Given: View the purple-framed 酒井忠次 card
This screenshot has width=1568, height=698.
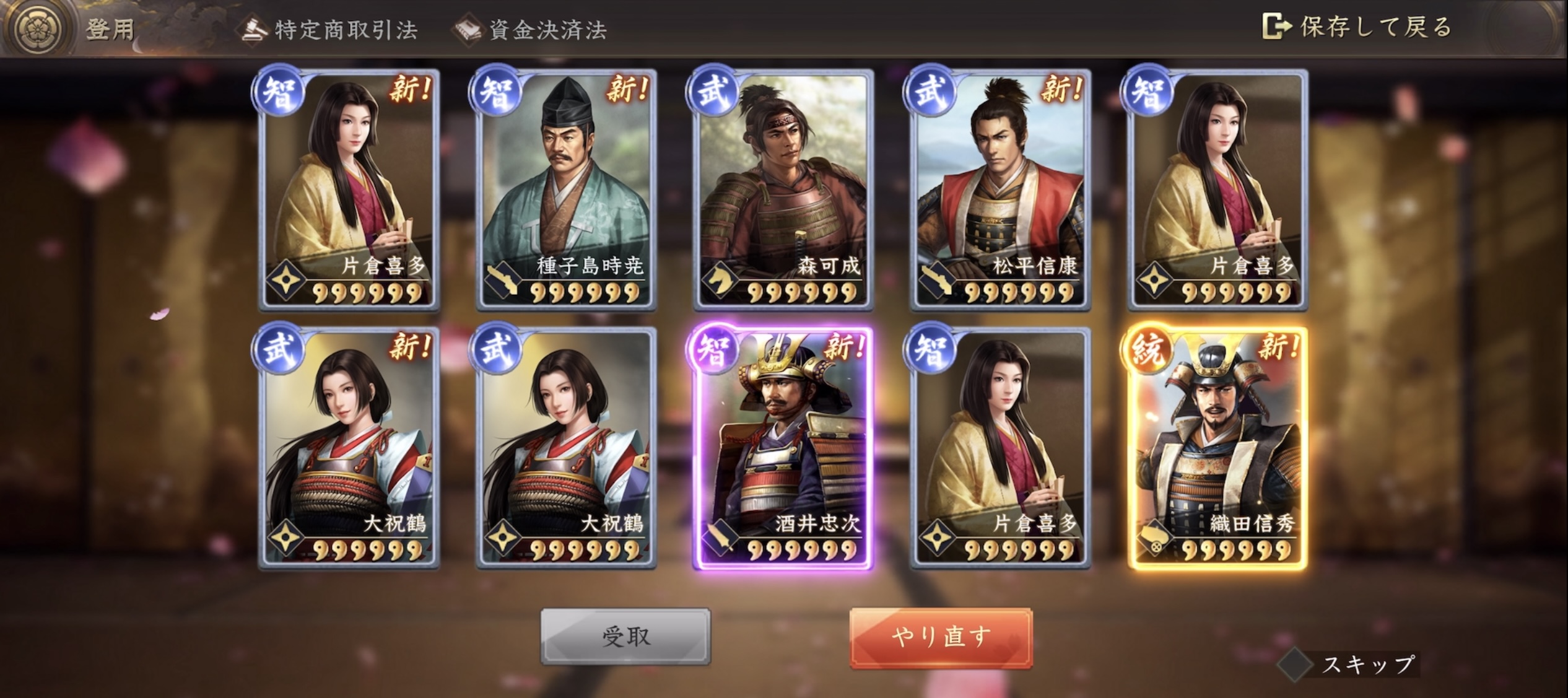Looking at the screenshot, I should click(x=783, y=448).
